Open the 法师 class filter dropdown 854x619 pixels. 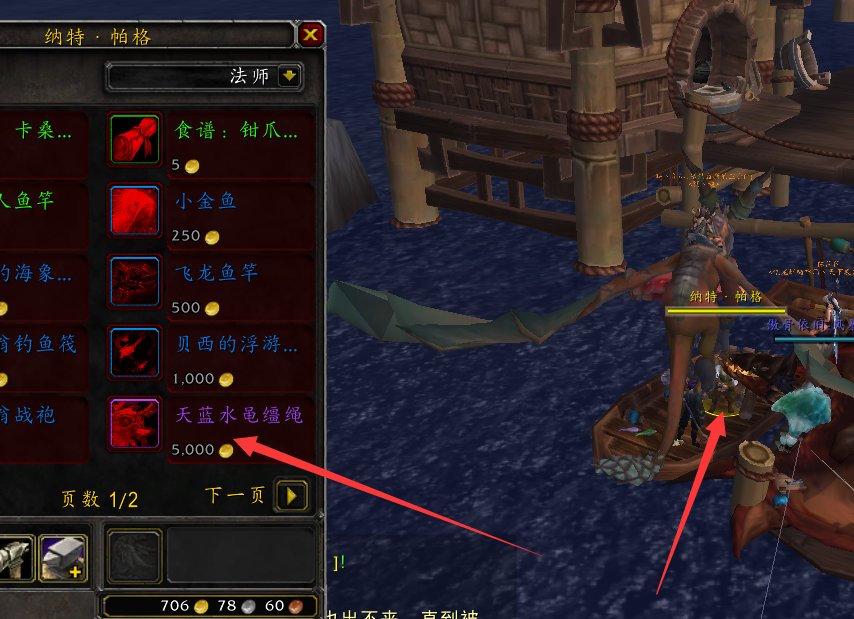pos(289,76)
